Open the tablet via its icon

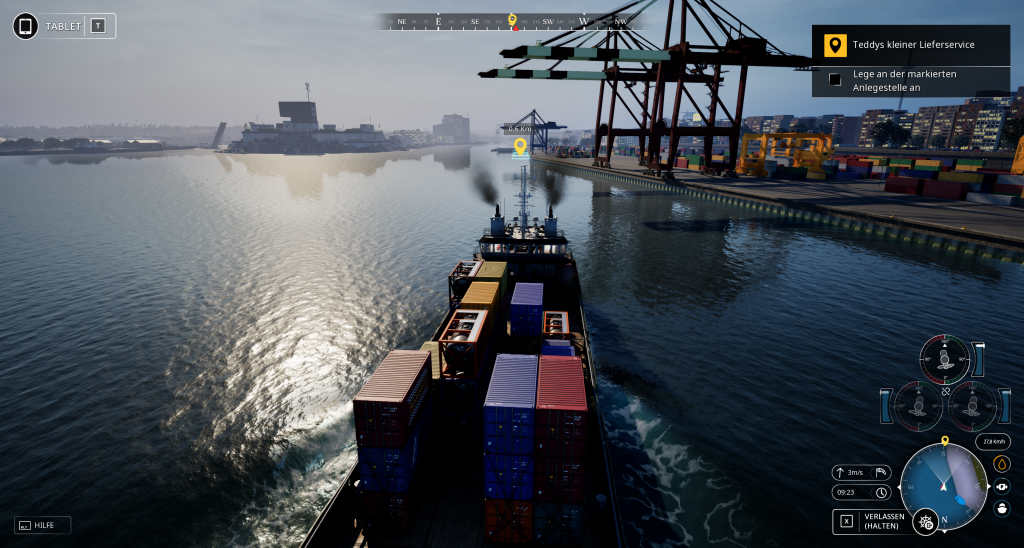pos(26,26)
